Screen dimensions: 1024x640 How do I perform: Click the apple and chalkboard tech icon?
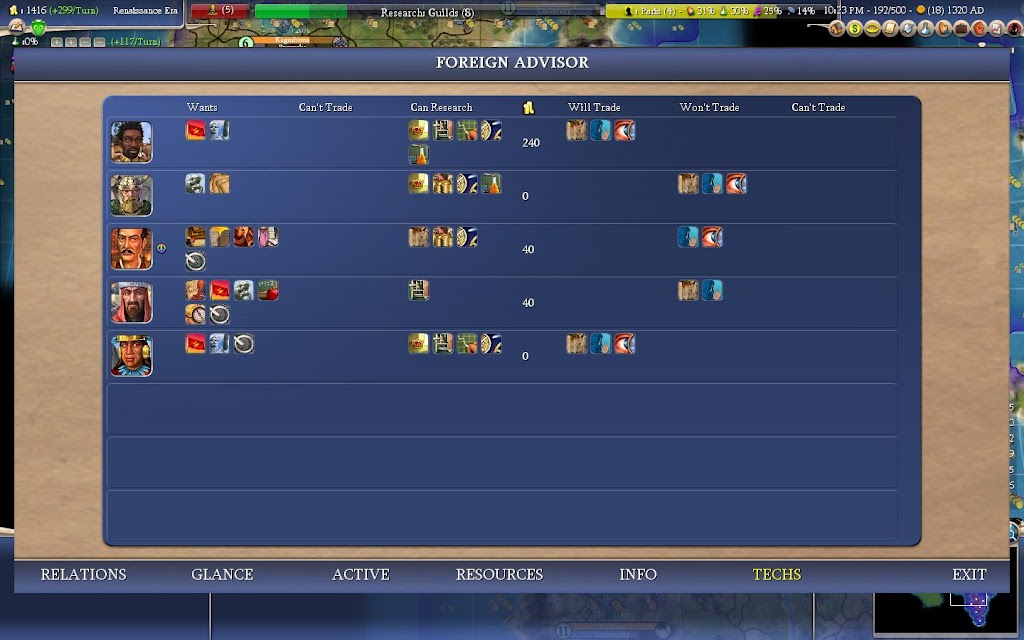coord(267,291)
